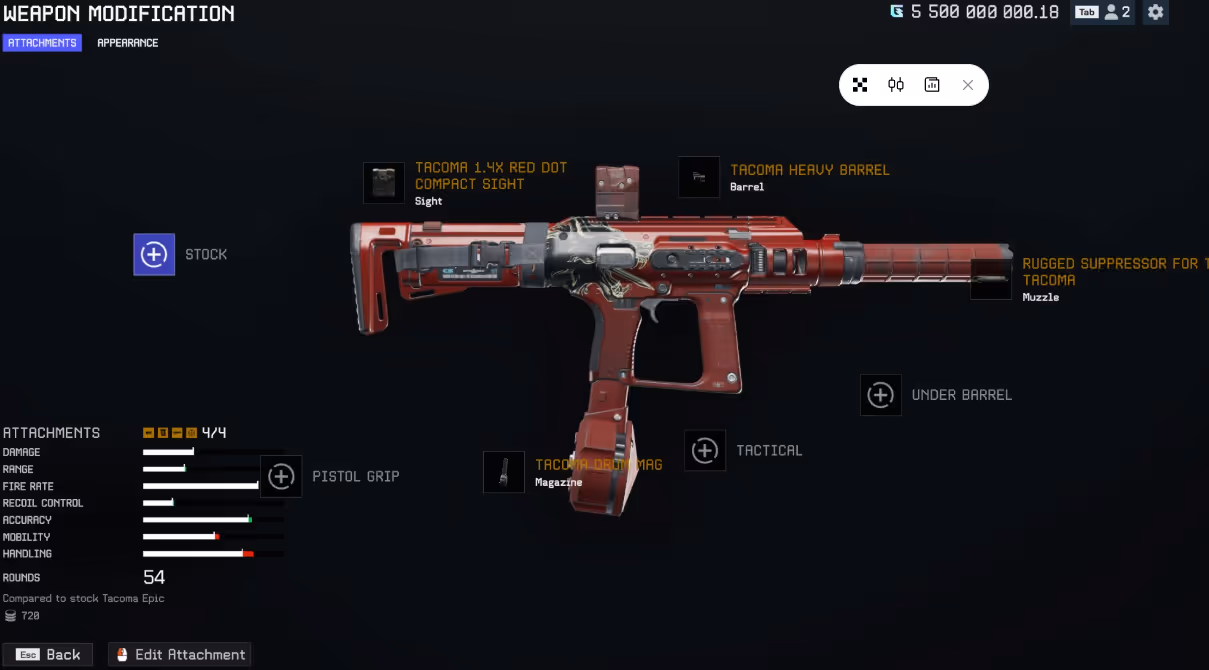This screenshot has width=1209, height=670.
Task: Select the Rugged Suppressor muzzle slot
Action: click(991, 279)
